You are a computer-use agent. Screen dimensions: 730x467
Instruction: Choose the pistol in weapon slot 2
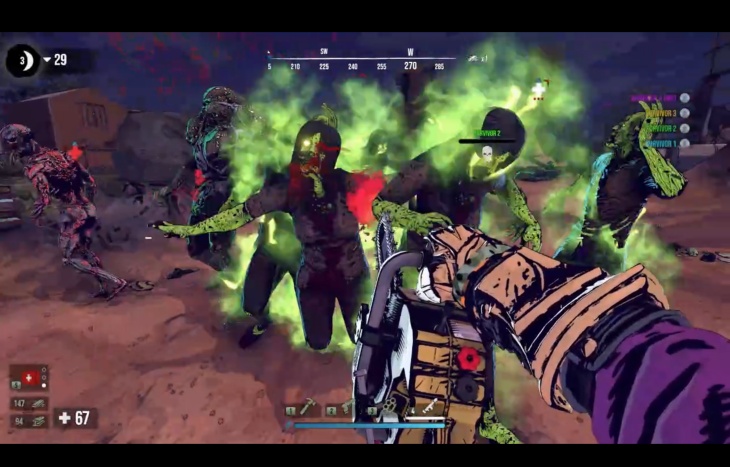[344, 409]
